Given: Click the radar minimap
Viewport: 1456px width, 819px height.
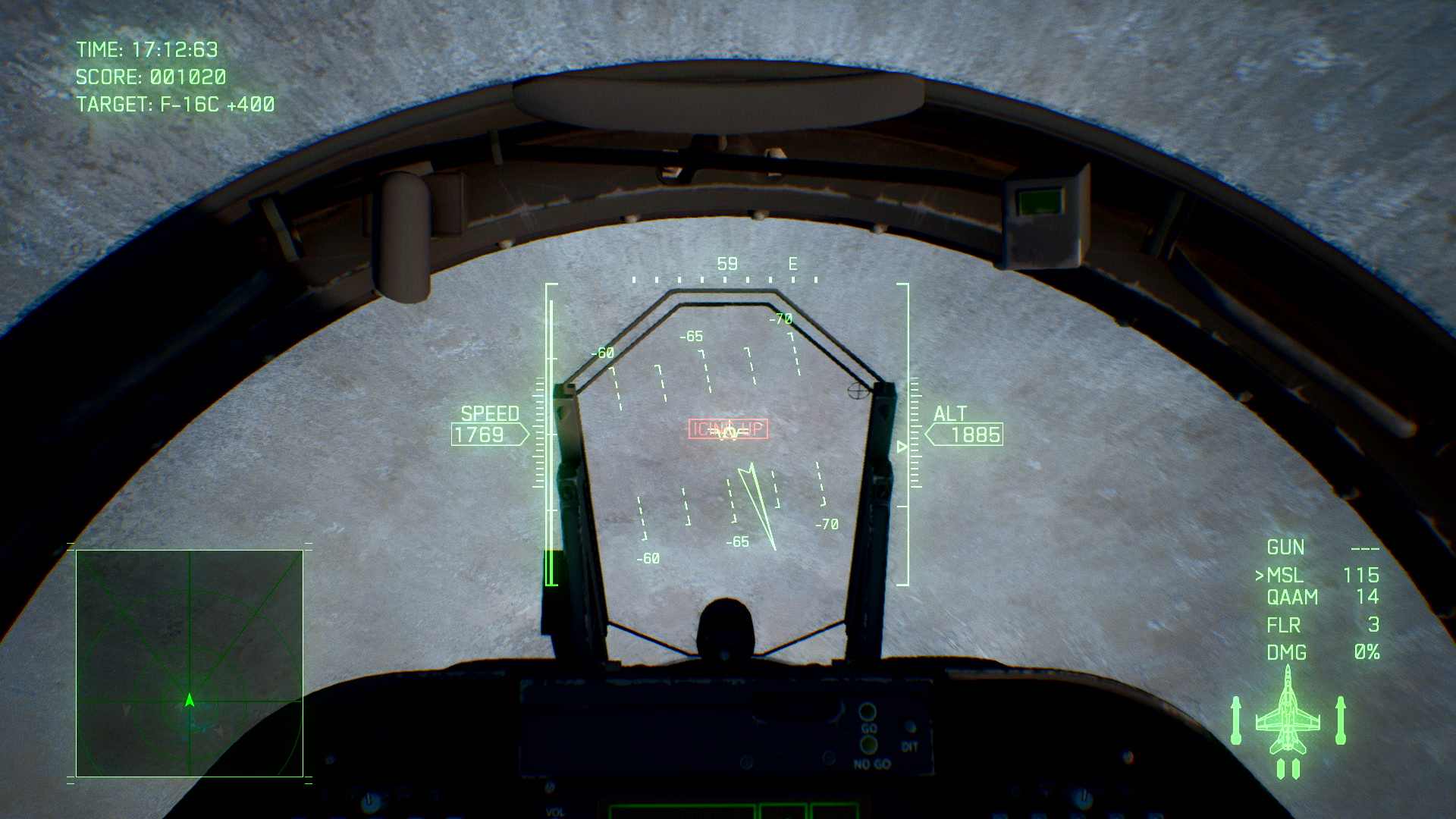Looking at the screenshot, I should [x=190, y=664].
